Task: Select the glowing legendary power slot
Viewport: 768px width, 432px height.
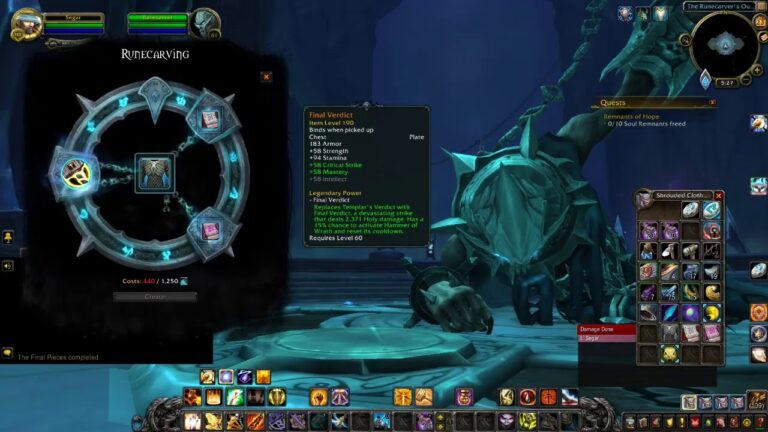Action: pos(73,172)
